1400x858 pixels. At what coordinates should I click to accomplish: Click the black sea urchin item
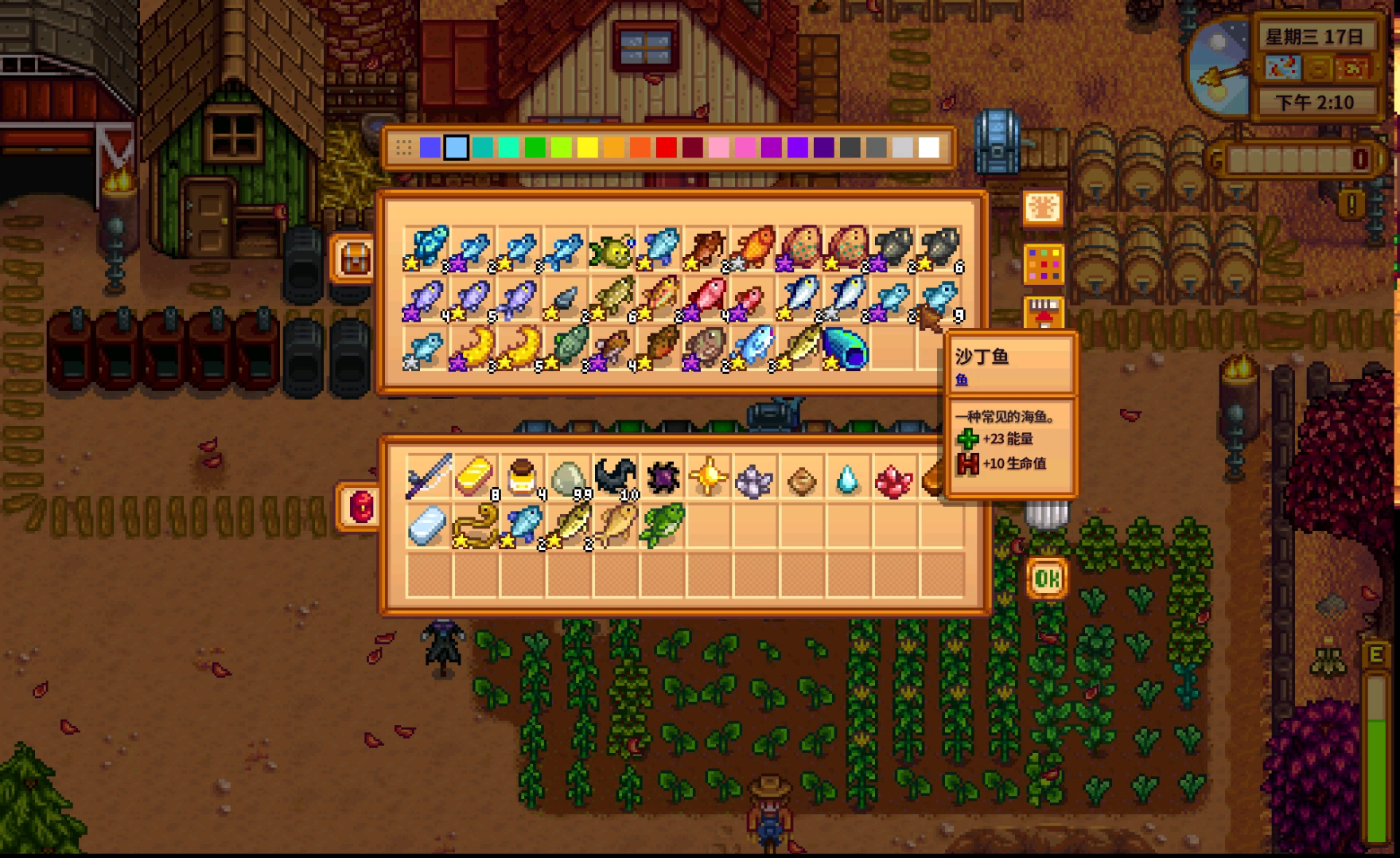662,477
